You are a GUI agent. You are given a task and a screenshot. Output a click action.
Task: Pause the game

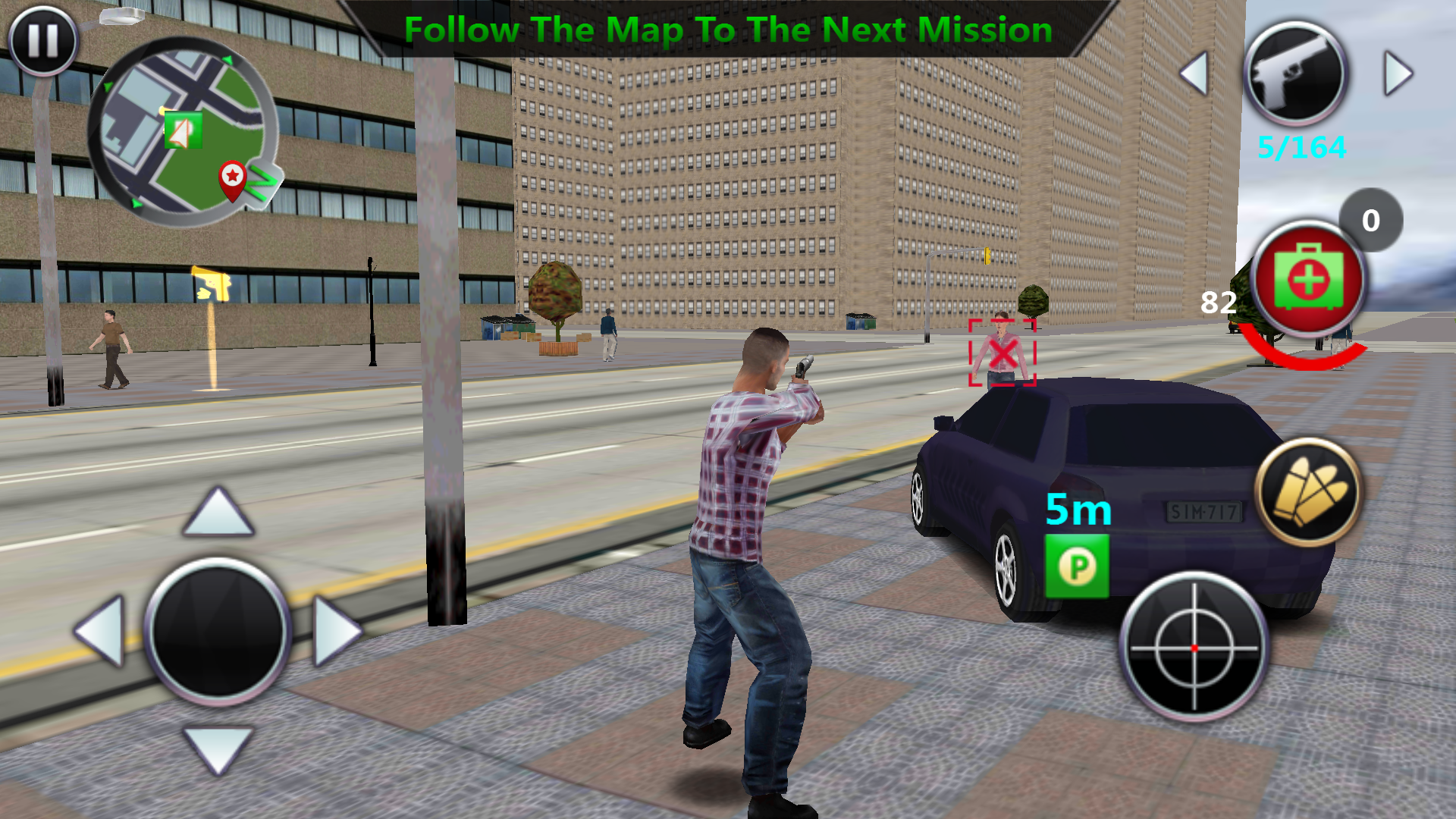42,40
